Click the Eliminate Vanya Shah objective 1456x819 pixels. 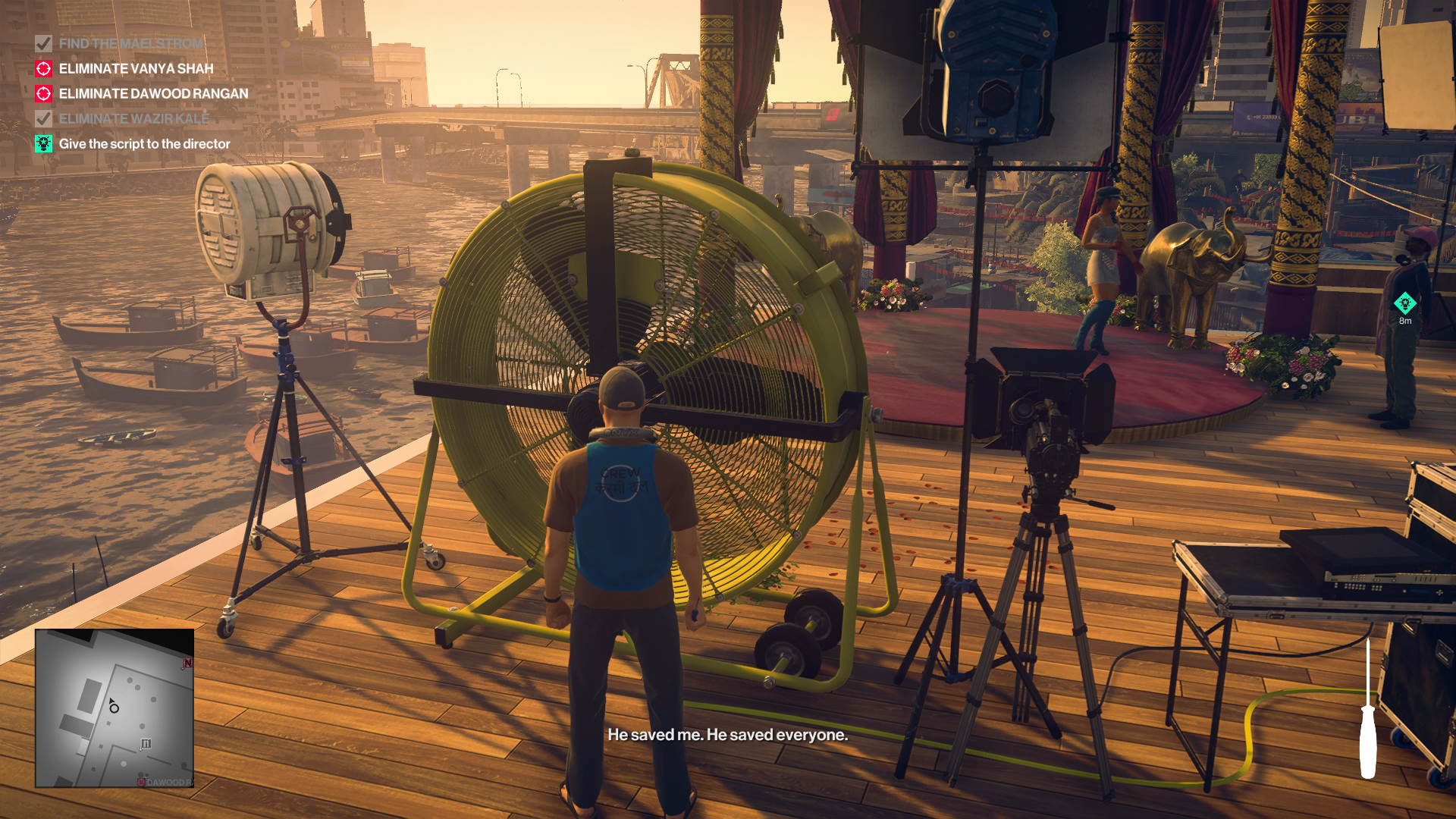pos(136,69)
